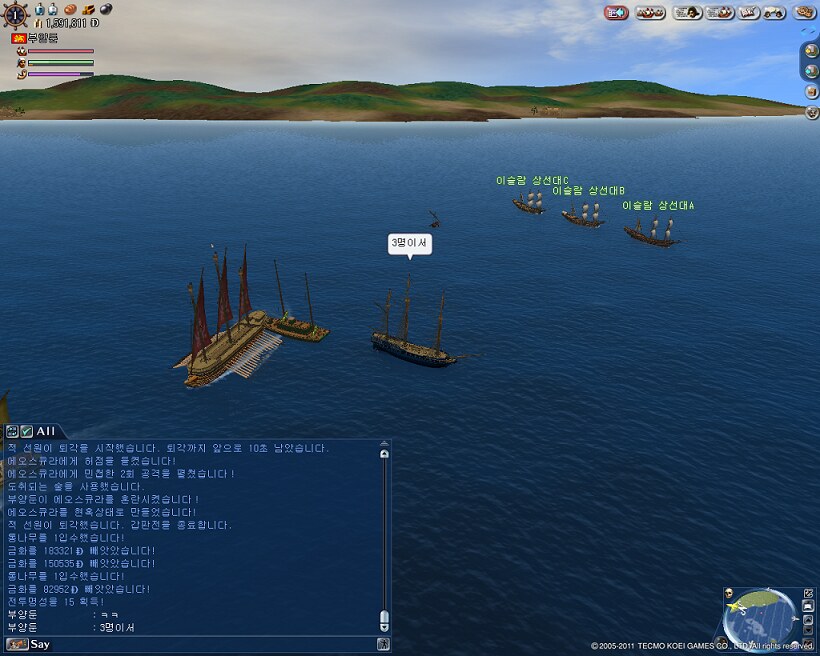Click the Say chat input field

click(200, 644)
